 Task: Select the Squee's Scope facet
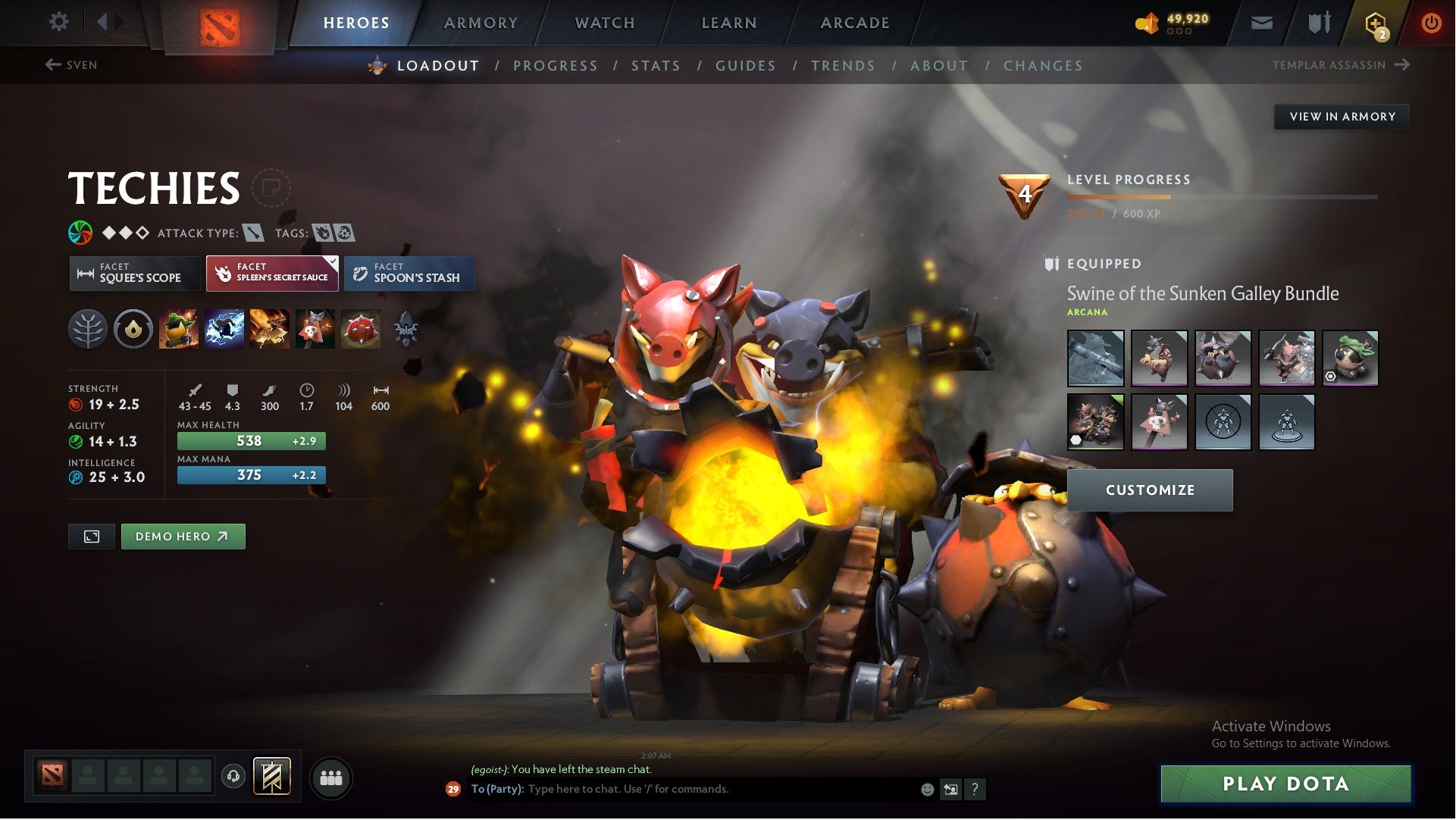135,274
